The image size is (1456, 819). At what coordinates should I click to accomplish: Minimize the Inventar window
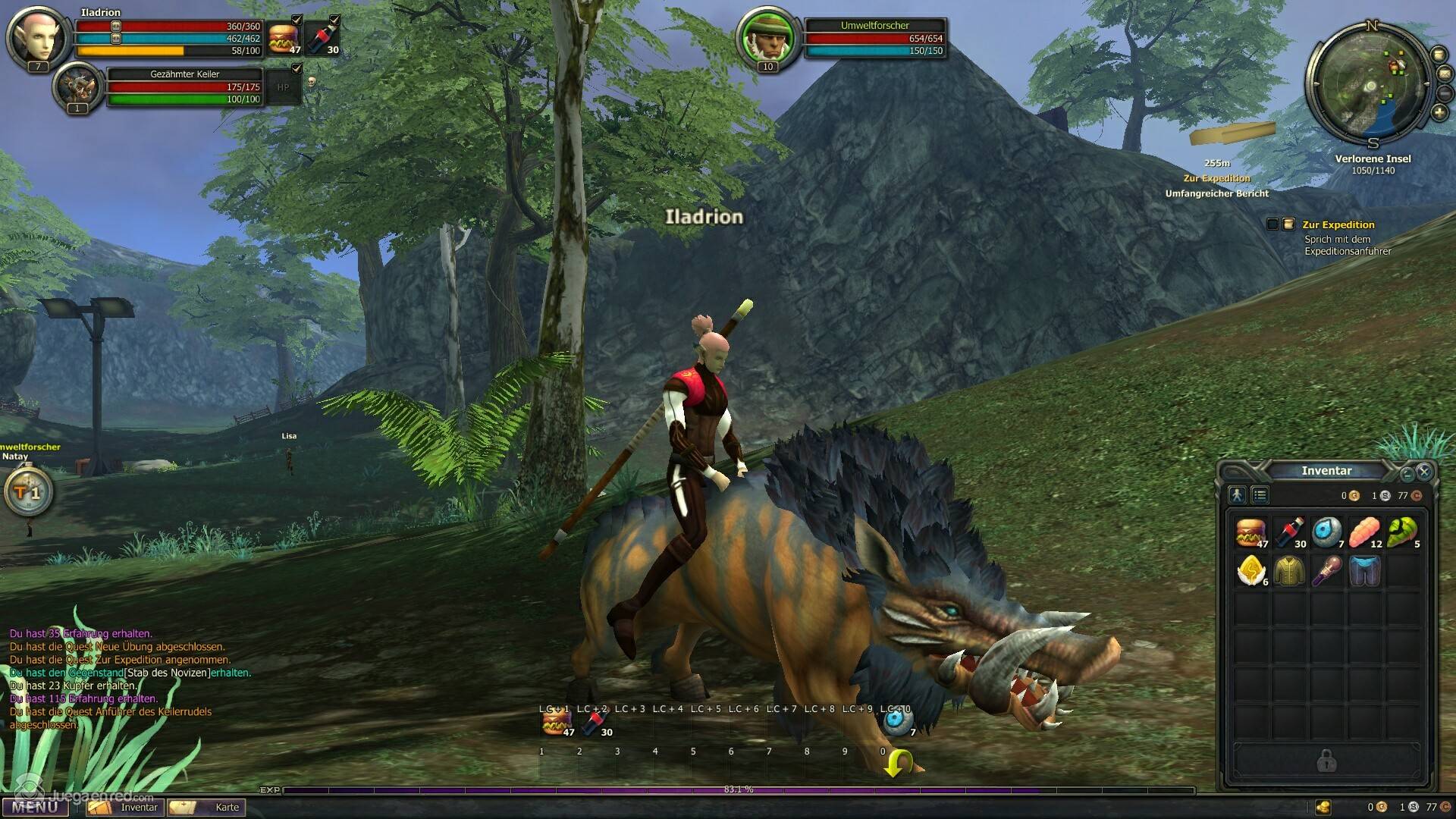[1407, 474]
